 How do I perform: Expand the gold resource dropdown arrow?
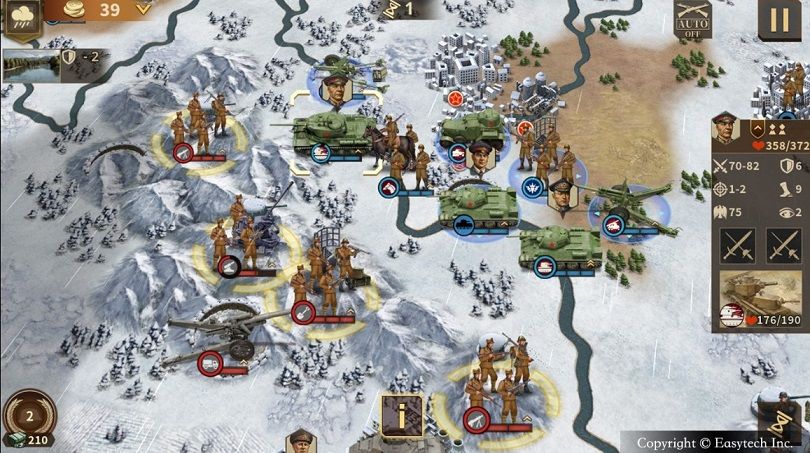coord(143,9)
